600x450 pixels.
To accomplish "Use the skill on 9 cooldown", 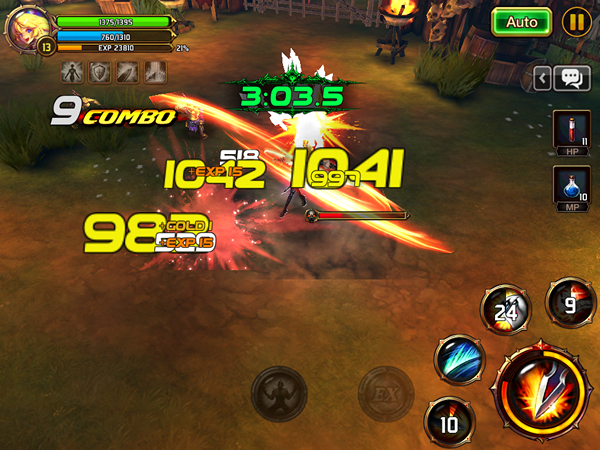I will 568,300.
